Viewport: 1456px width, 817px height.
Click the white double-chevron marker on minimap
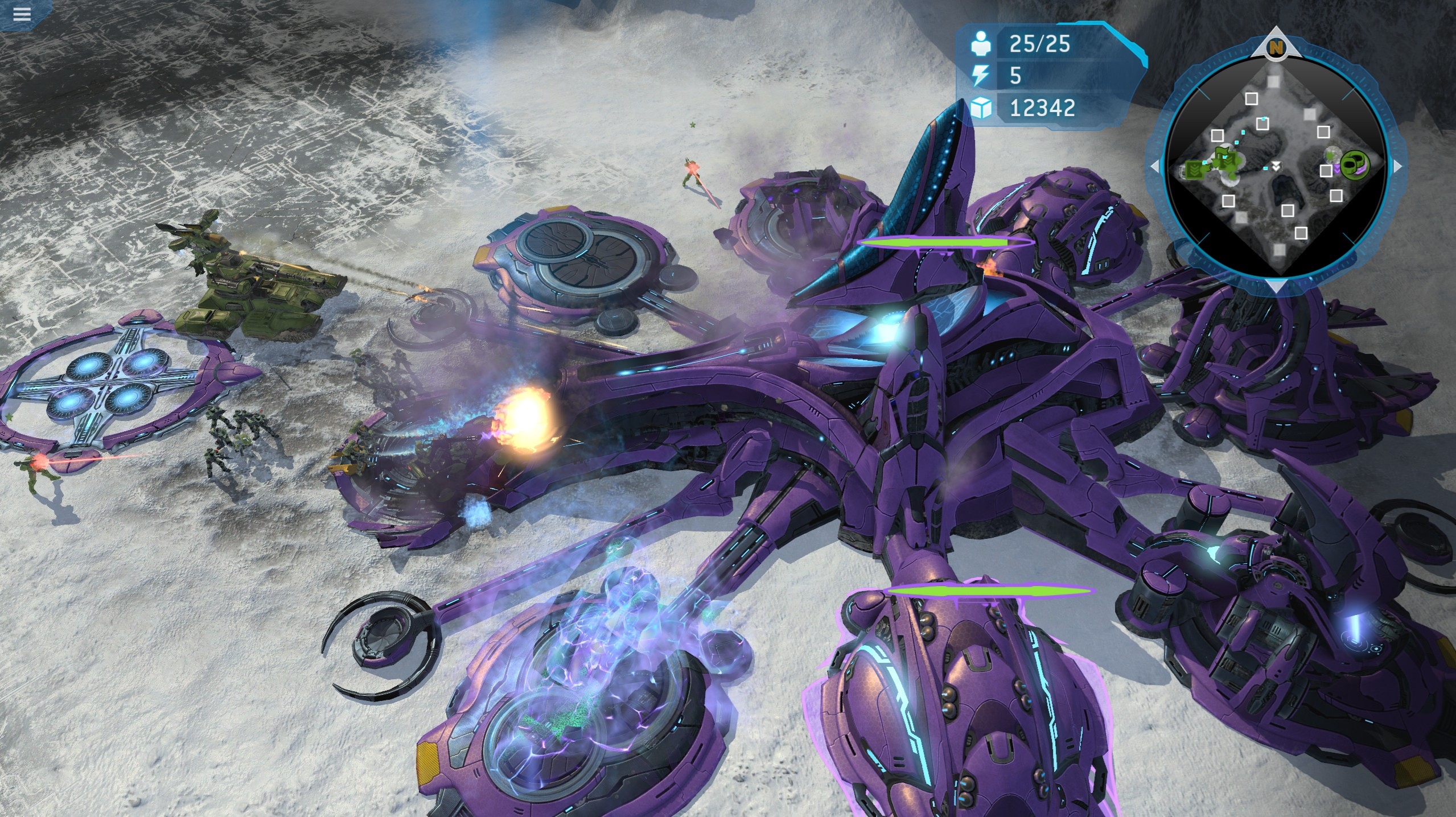tap(1277, 166)
